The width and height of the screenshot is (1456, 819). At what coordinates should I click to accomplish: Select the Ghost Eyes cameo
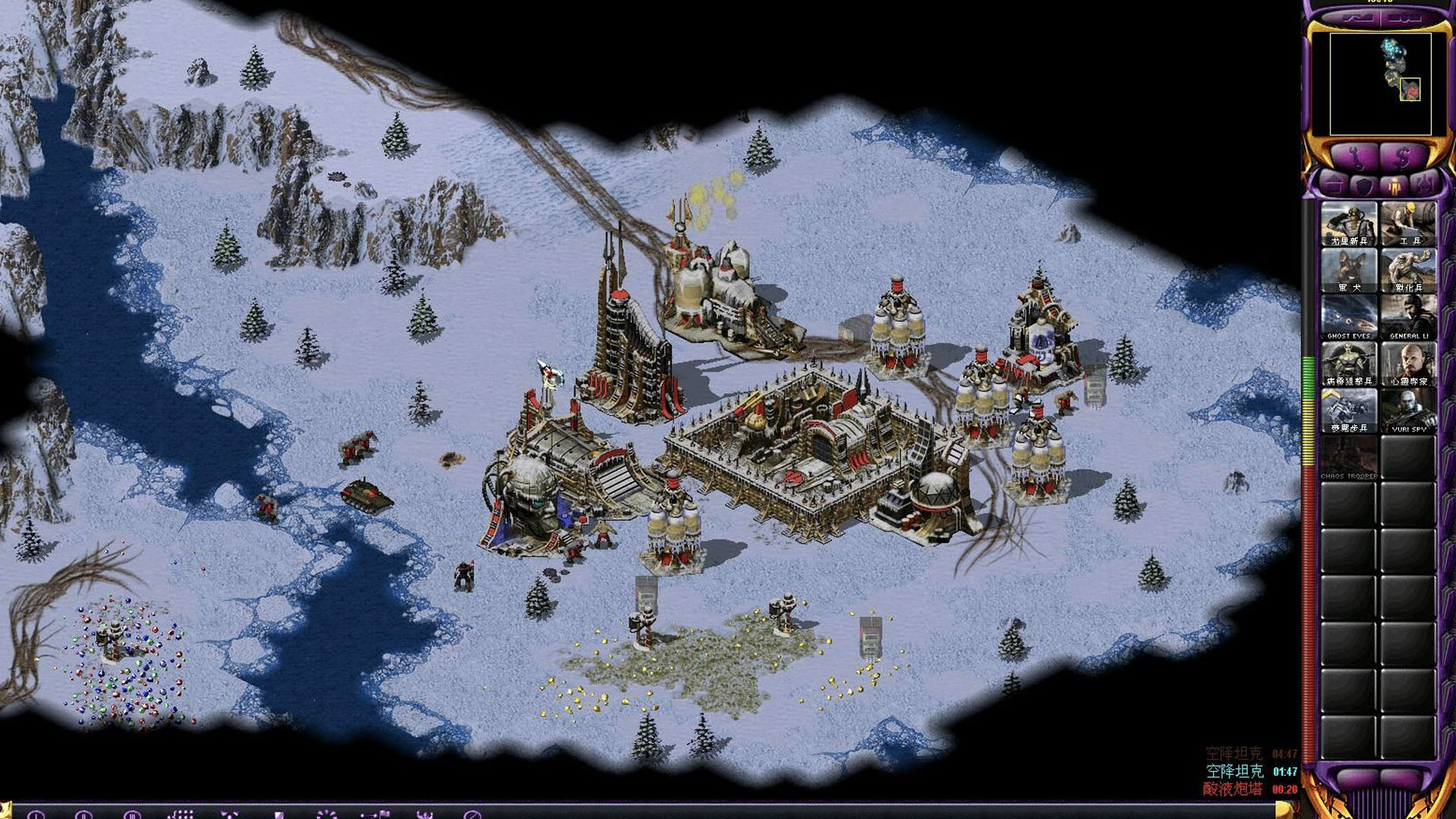pos(1348,318)
